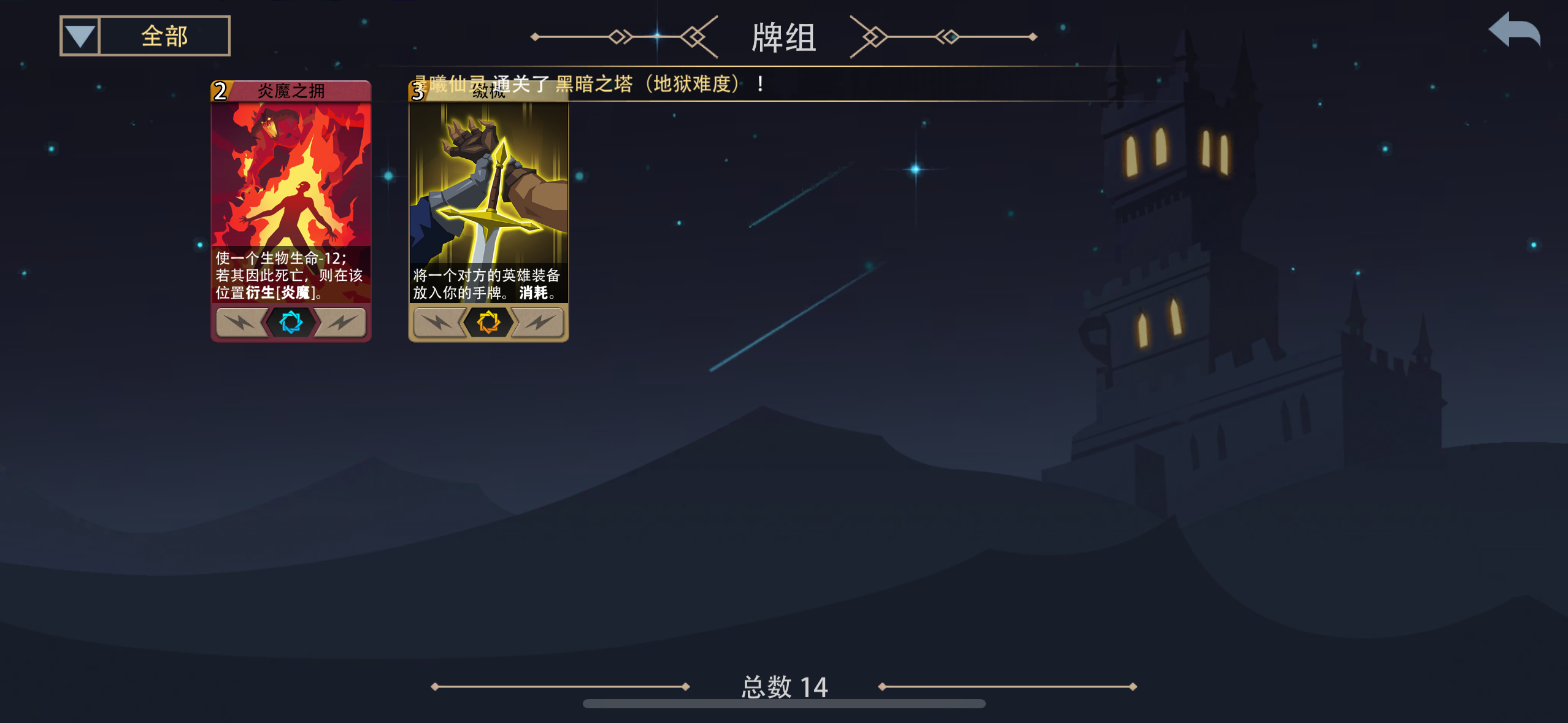The width and height of the screenshot is (1568, 723).
Task: Select the 炎魔之拥 card
Action: tap(291, 208)
